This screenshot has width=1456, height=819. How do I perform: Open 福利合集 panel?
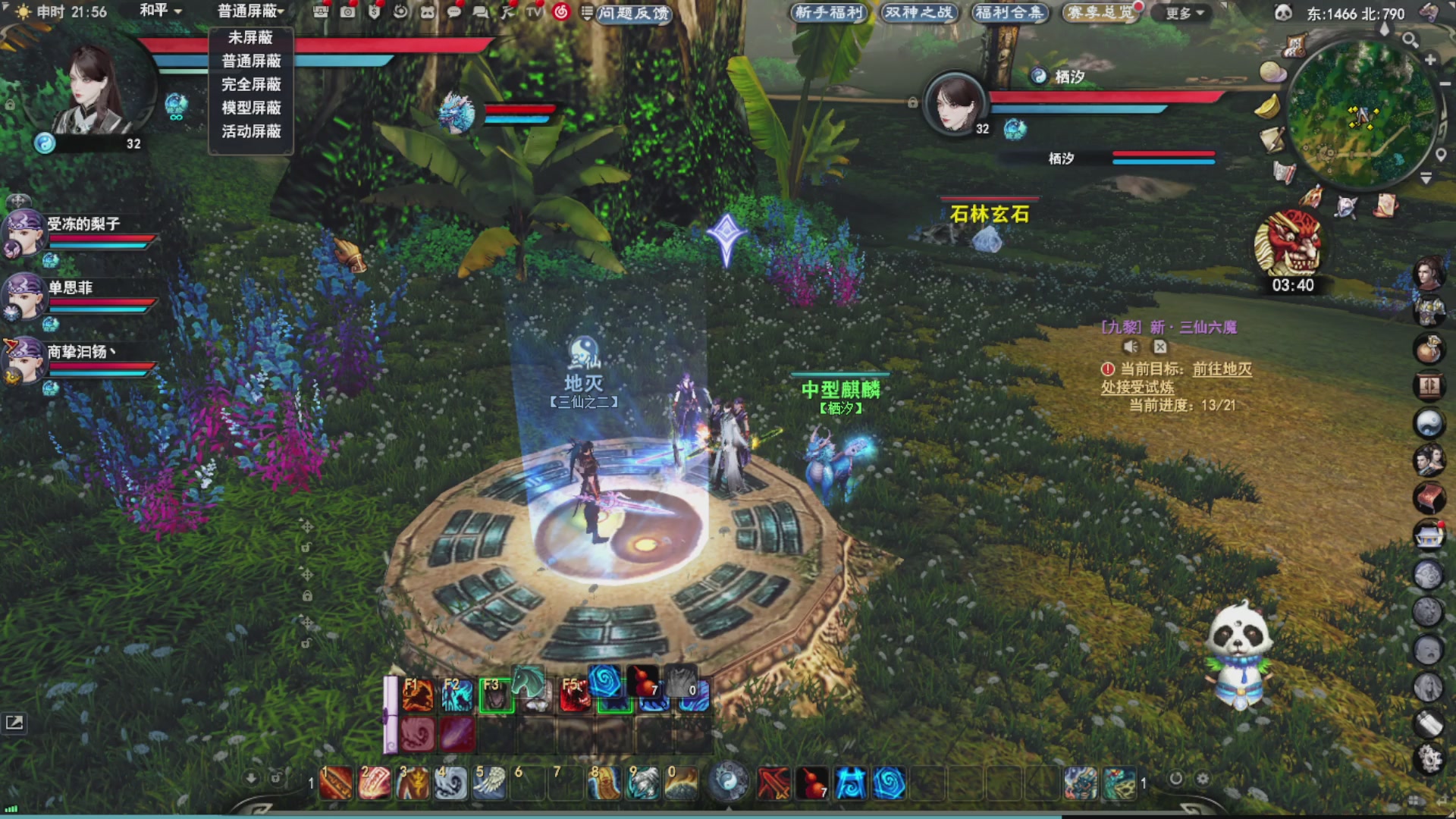[1009, 12]
